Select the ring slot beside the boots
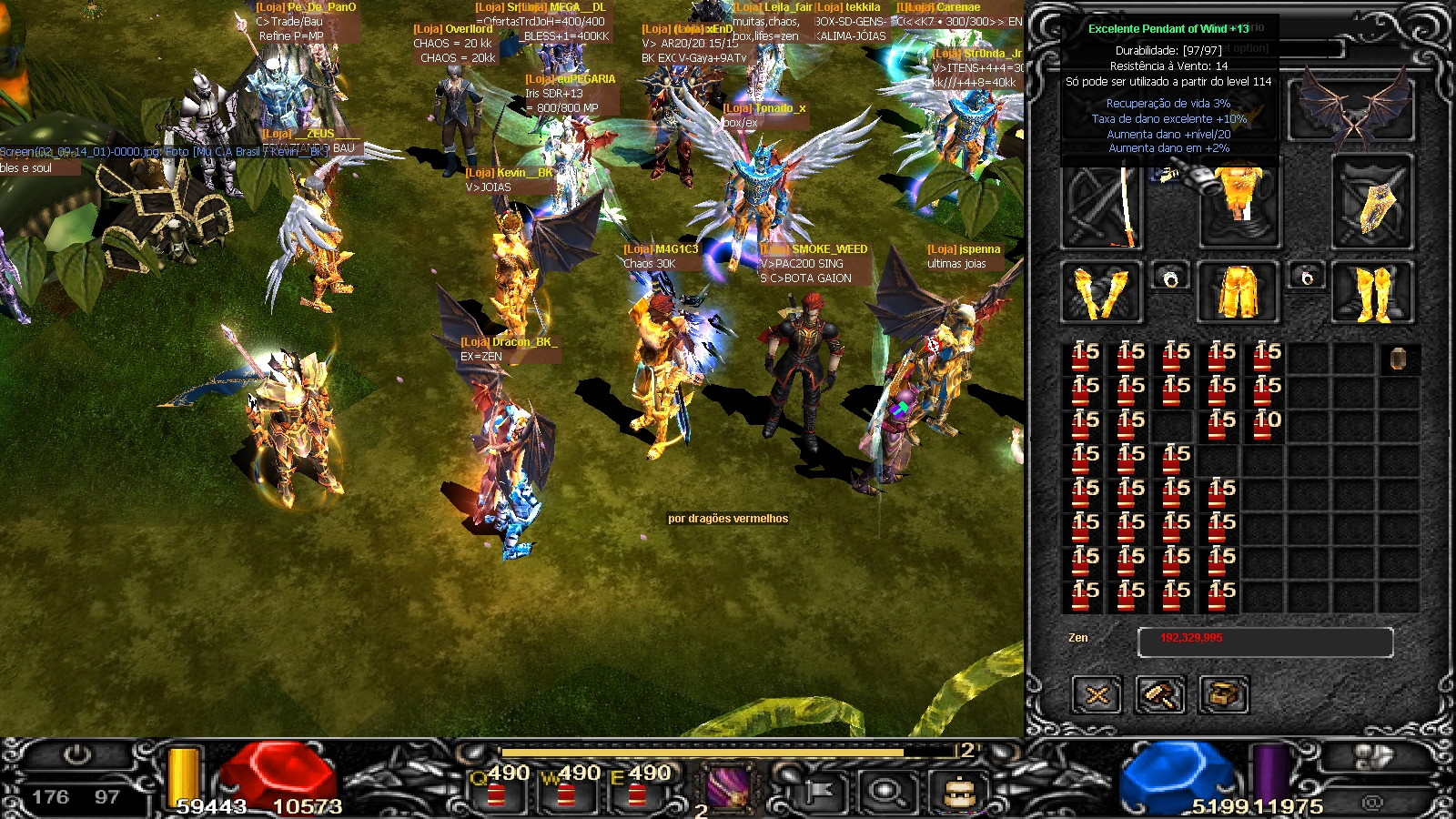The width and height of the screenshot is (1456, 819). (x=1307, y=277)
